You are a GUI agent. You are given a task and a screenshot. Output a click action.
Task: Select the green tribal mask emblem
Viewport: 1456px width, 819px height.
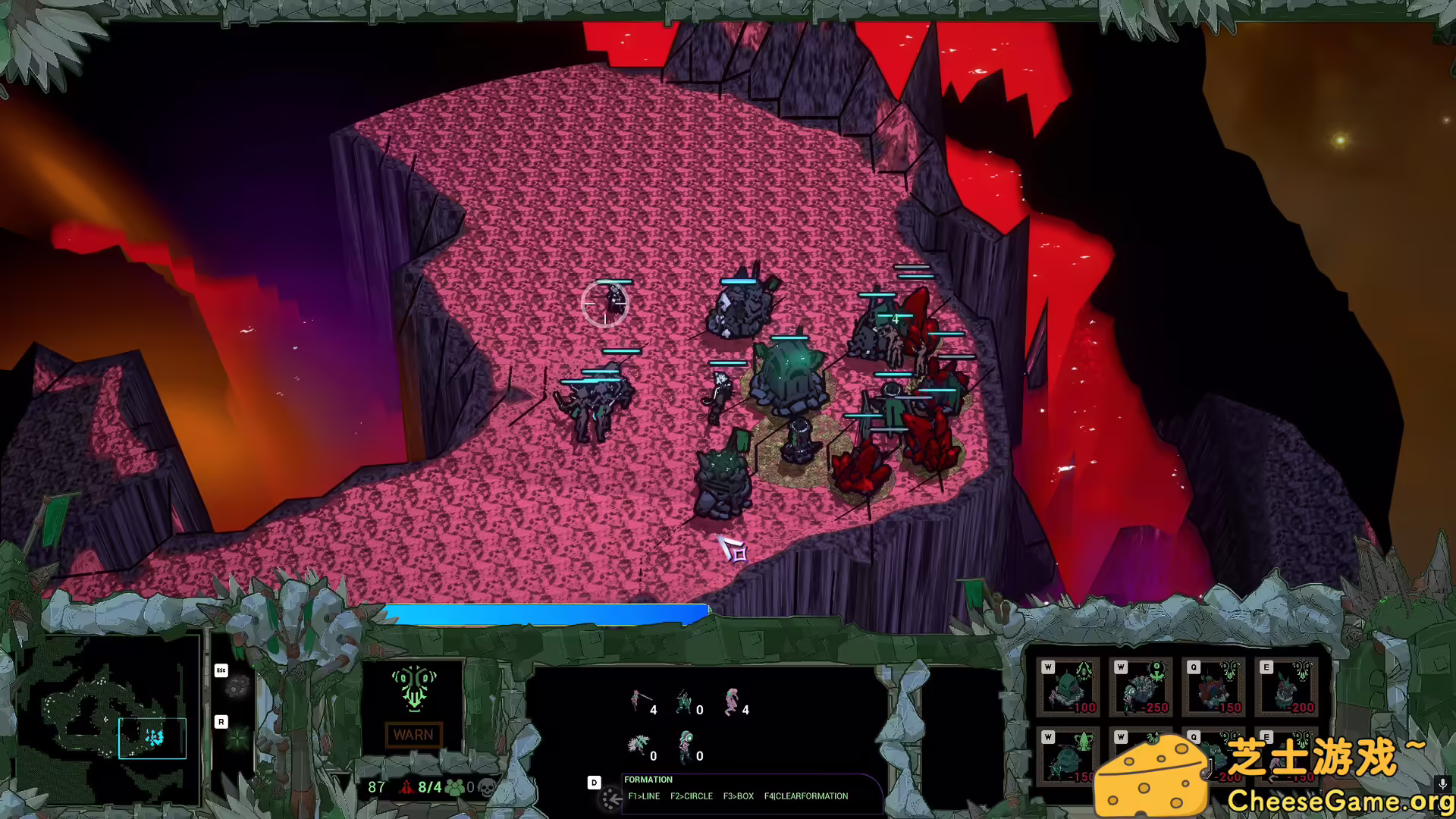(414, 687)
